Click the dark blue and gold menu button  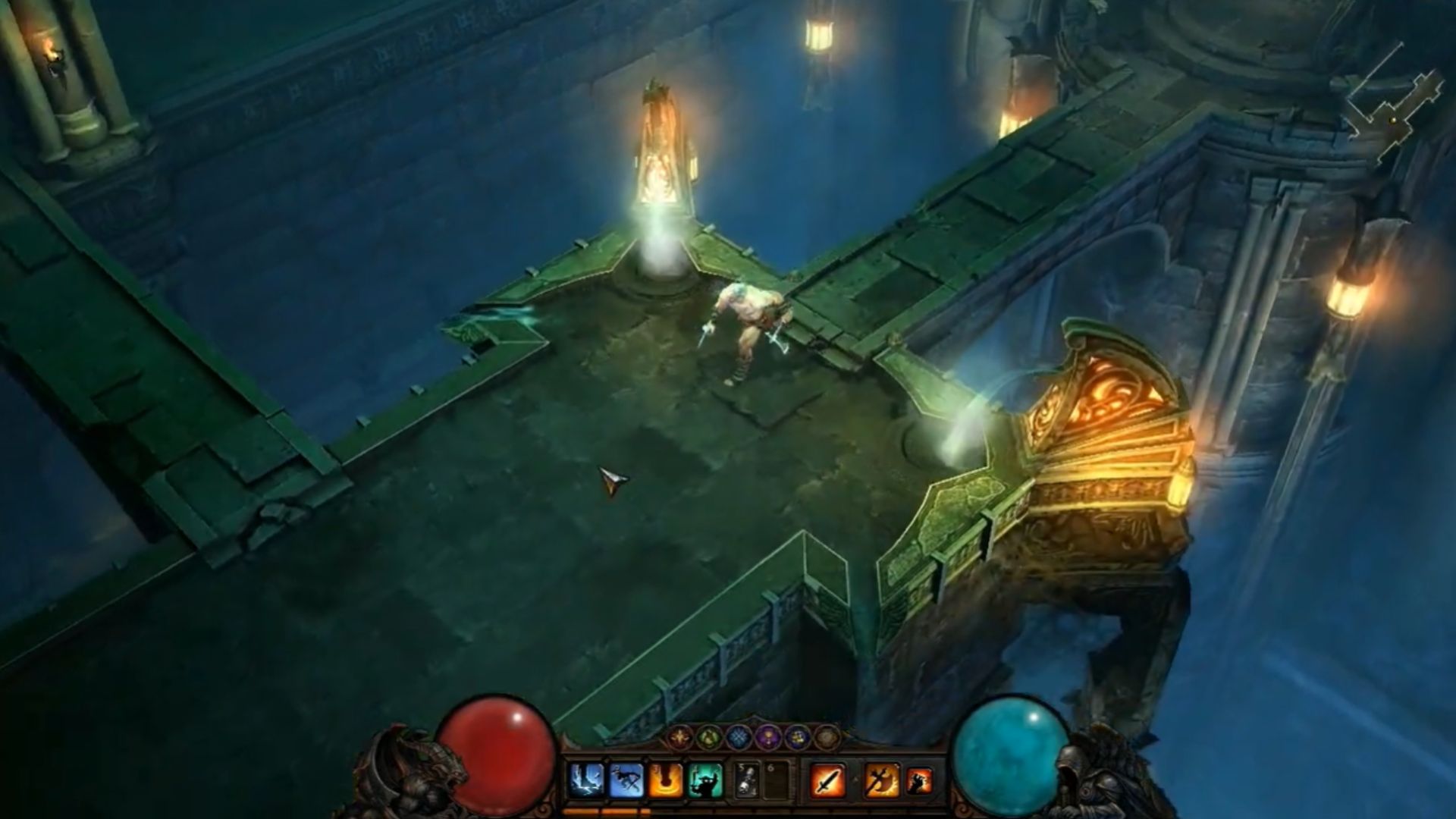(797, 736)
